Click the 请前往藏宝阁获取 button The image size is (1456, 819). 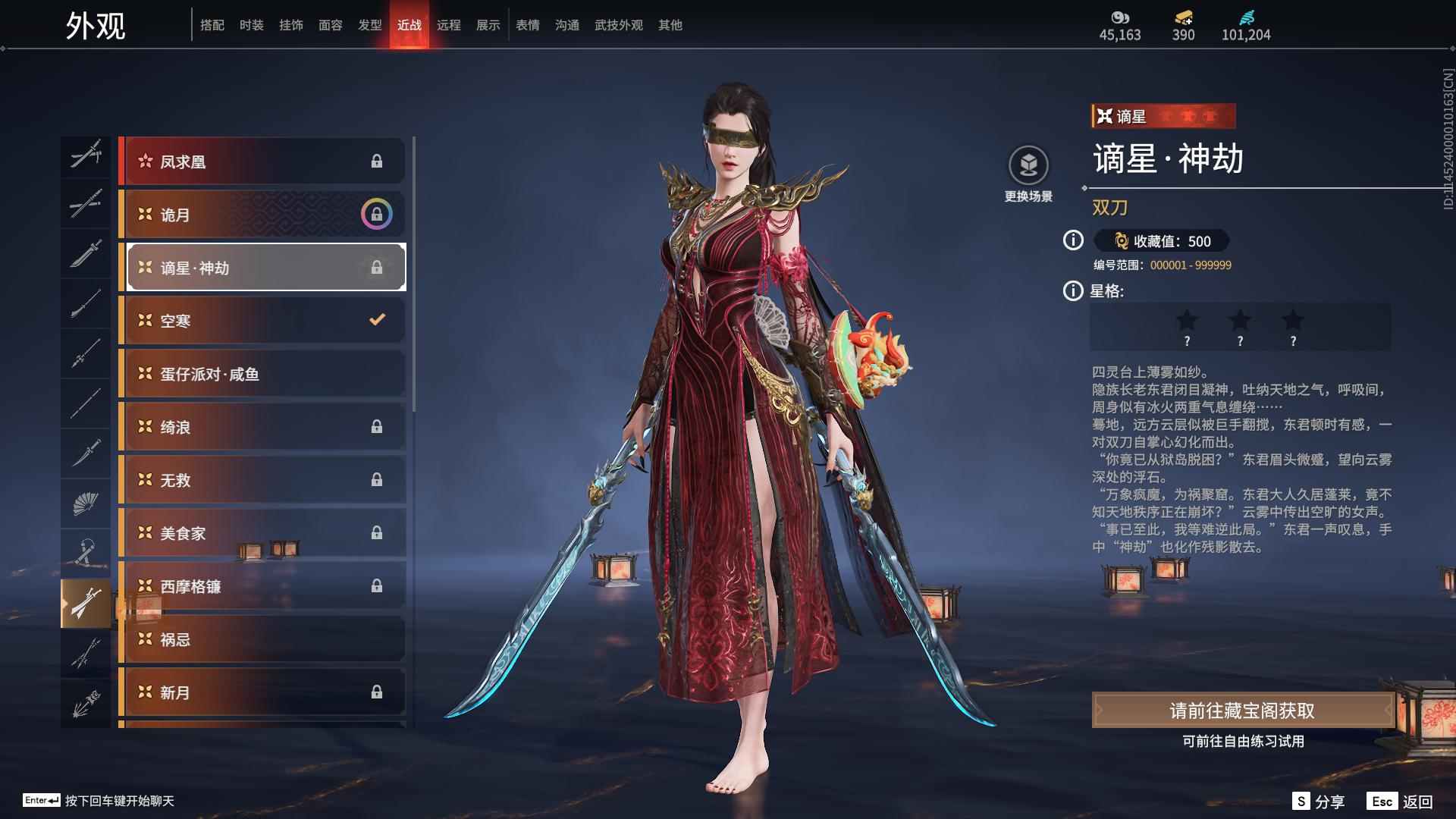[1244, 711]
